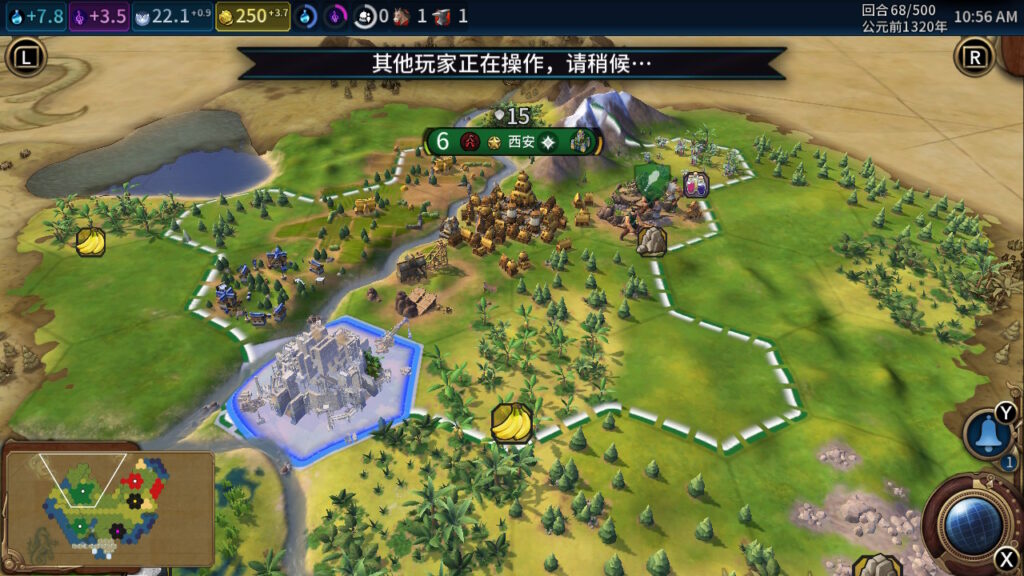Open the gold treasury showing 250
1024x576 pixels.
tap(252, 16)
